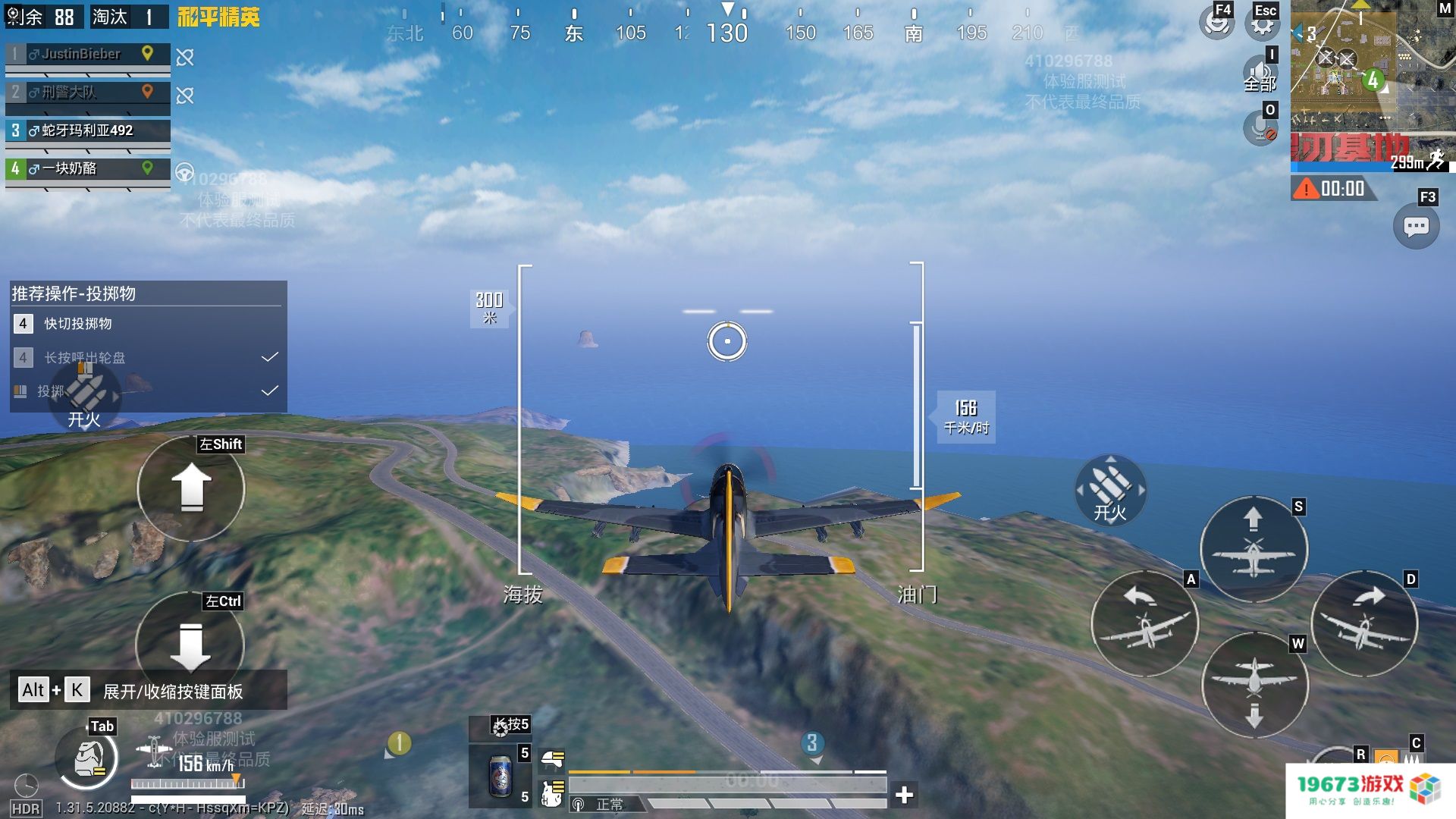Use the energy drink can slot
Screen dimensions: 1456x819
click(x=500, y=776)
